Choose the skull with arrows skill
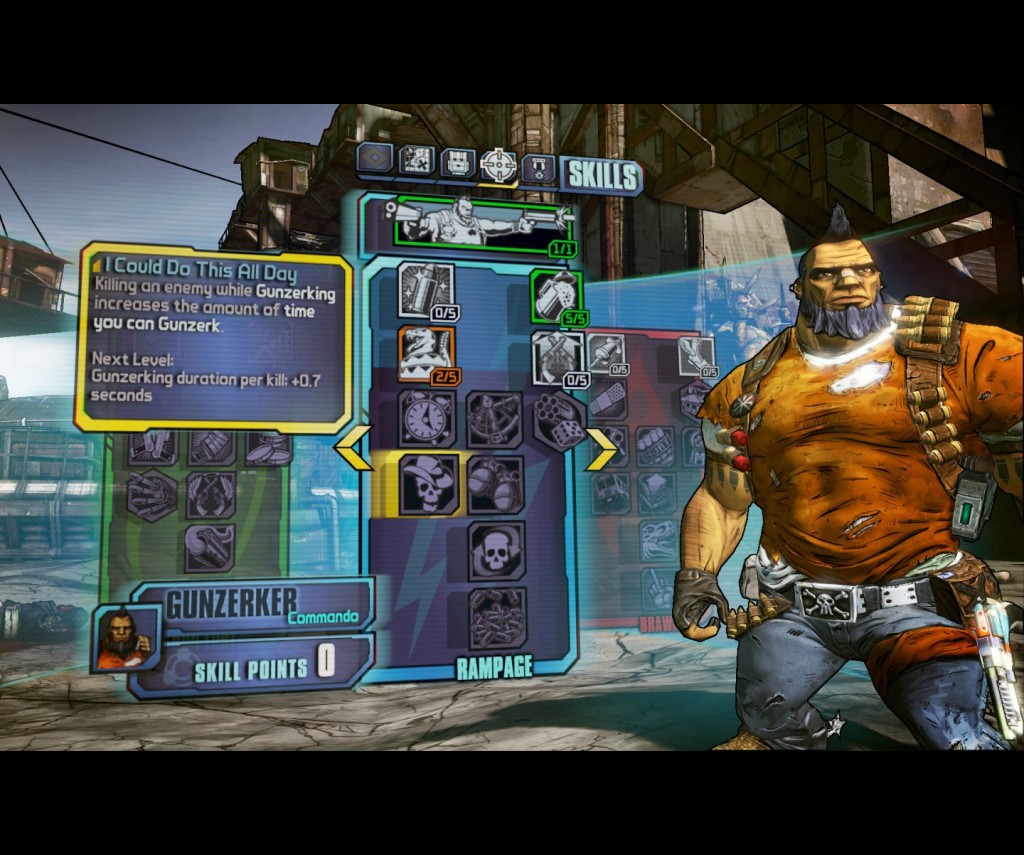Screen dimensions: 1024x855 [x=496, y=549]
